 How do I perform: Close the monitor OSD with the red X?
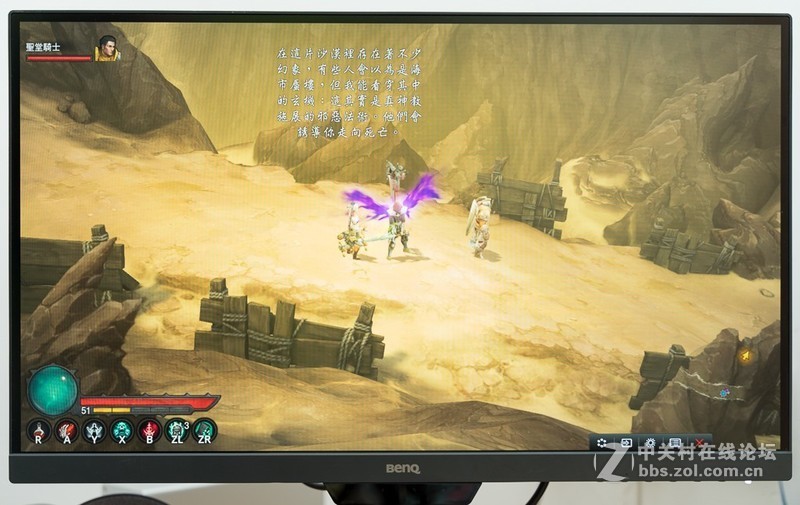[700, 442]
